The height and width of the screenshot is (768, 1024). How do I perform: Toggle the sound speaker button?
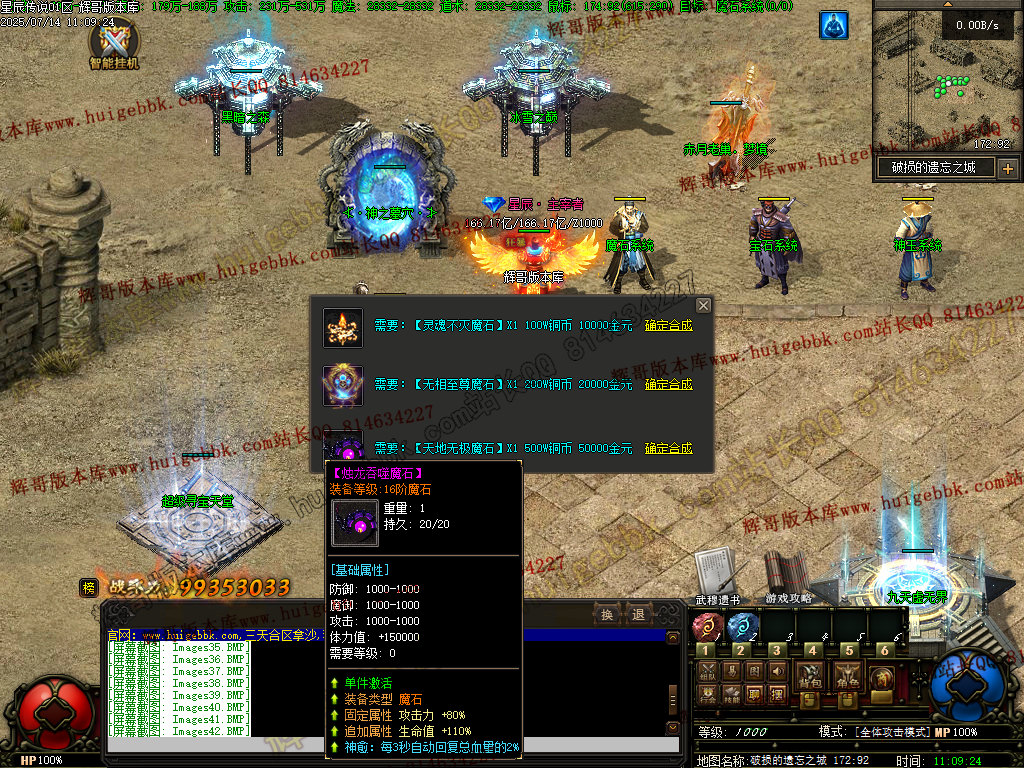(778, 671)
